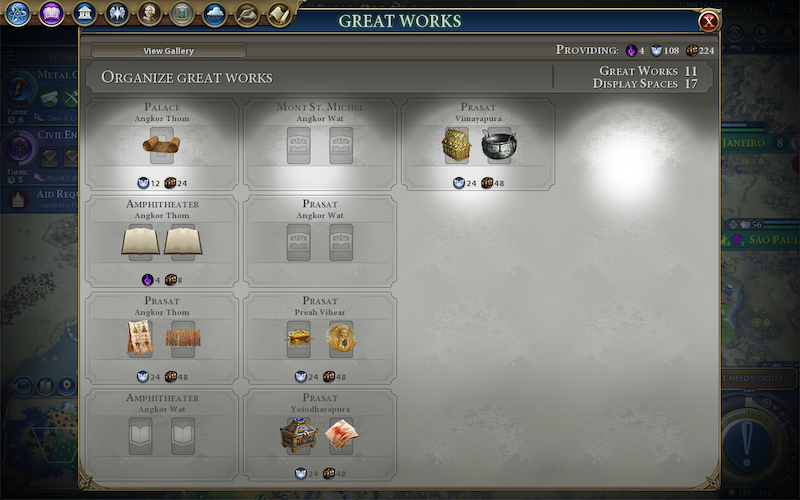Close the Great Works window
This screenshot has height=500, width=800.
[708, 21]
